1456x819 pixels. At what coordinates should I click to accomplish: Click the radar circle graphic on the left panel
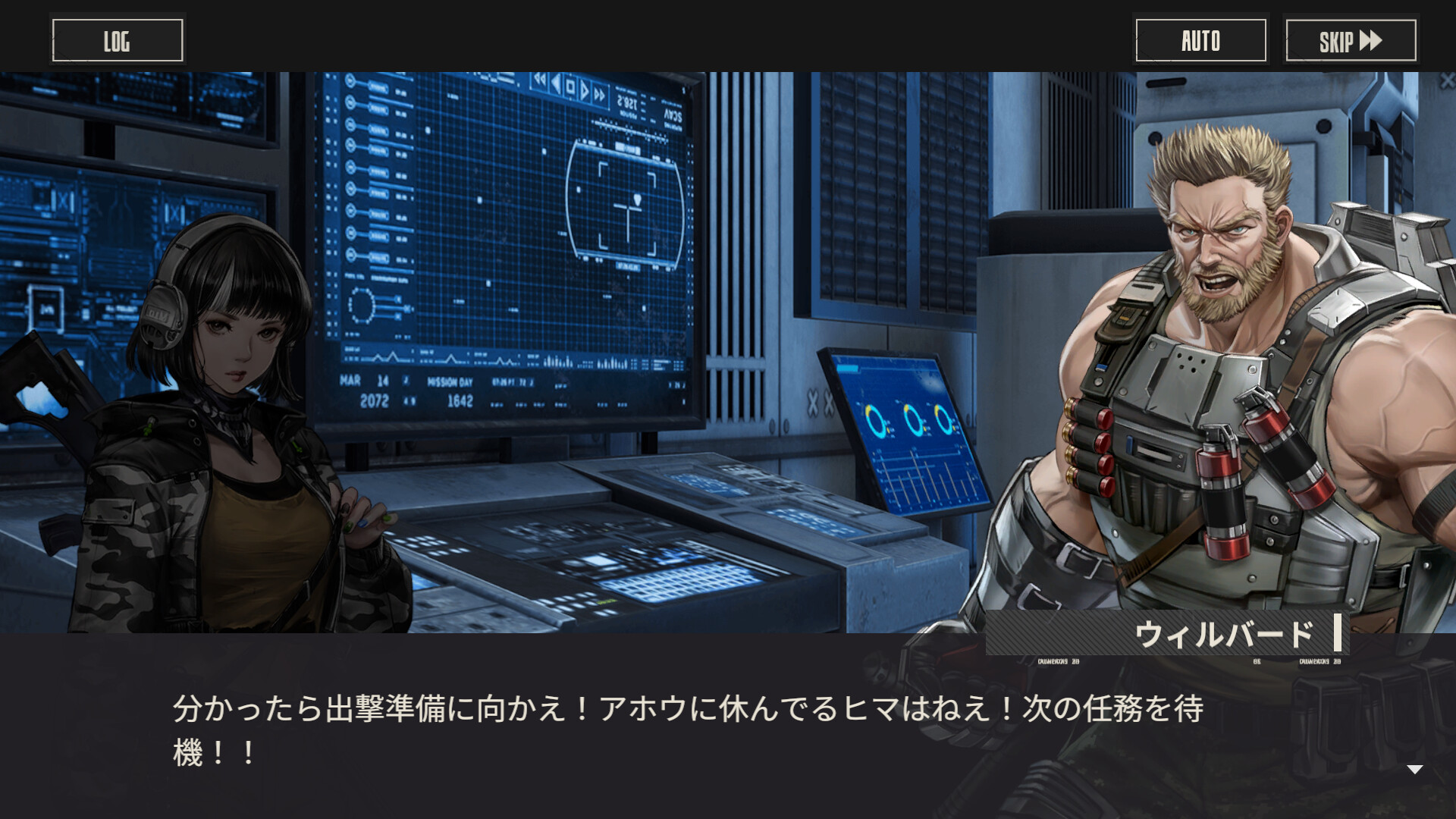click(x=361, y=305)
